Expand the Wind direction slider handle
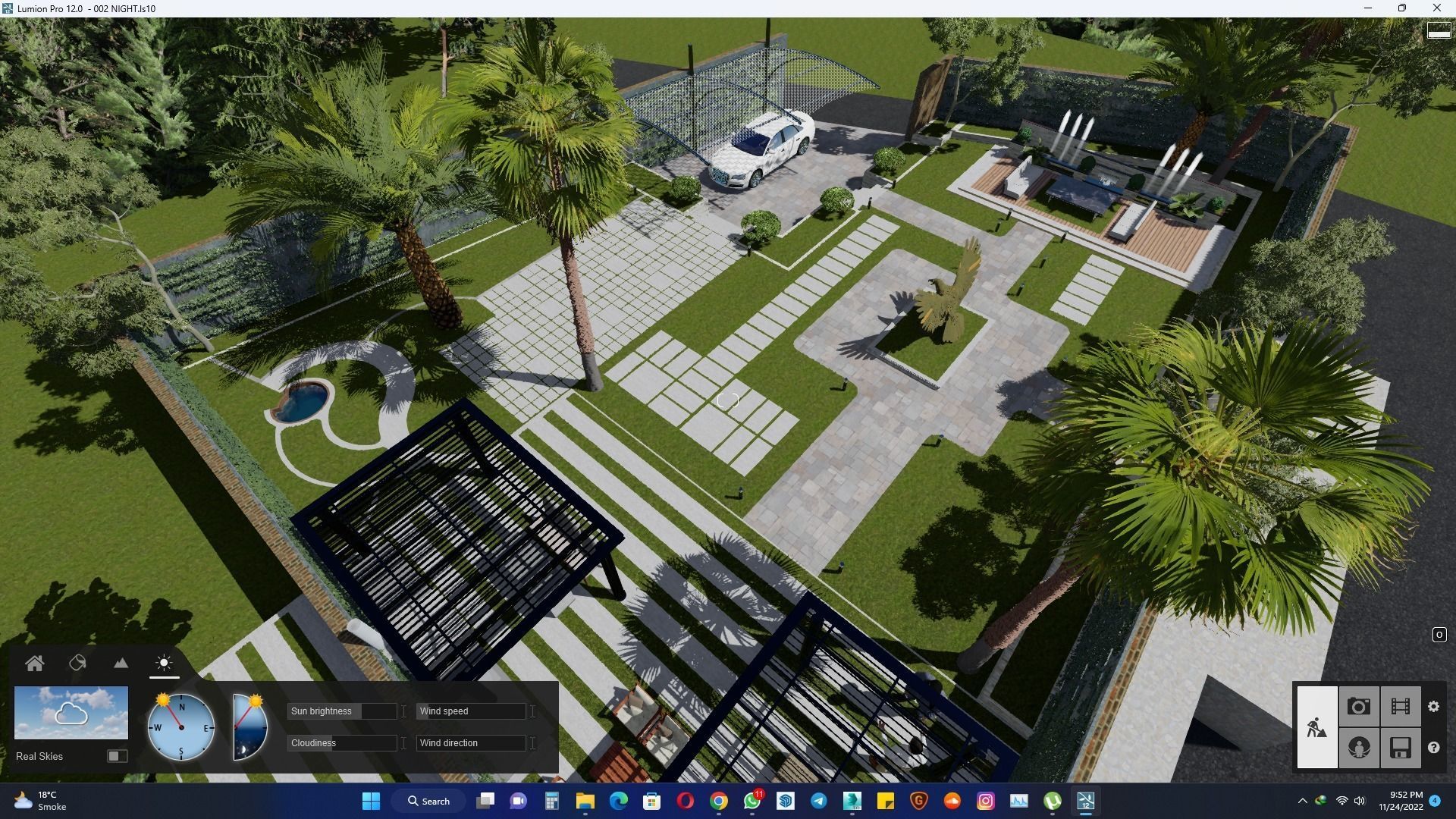 (x=533, y=743)
